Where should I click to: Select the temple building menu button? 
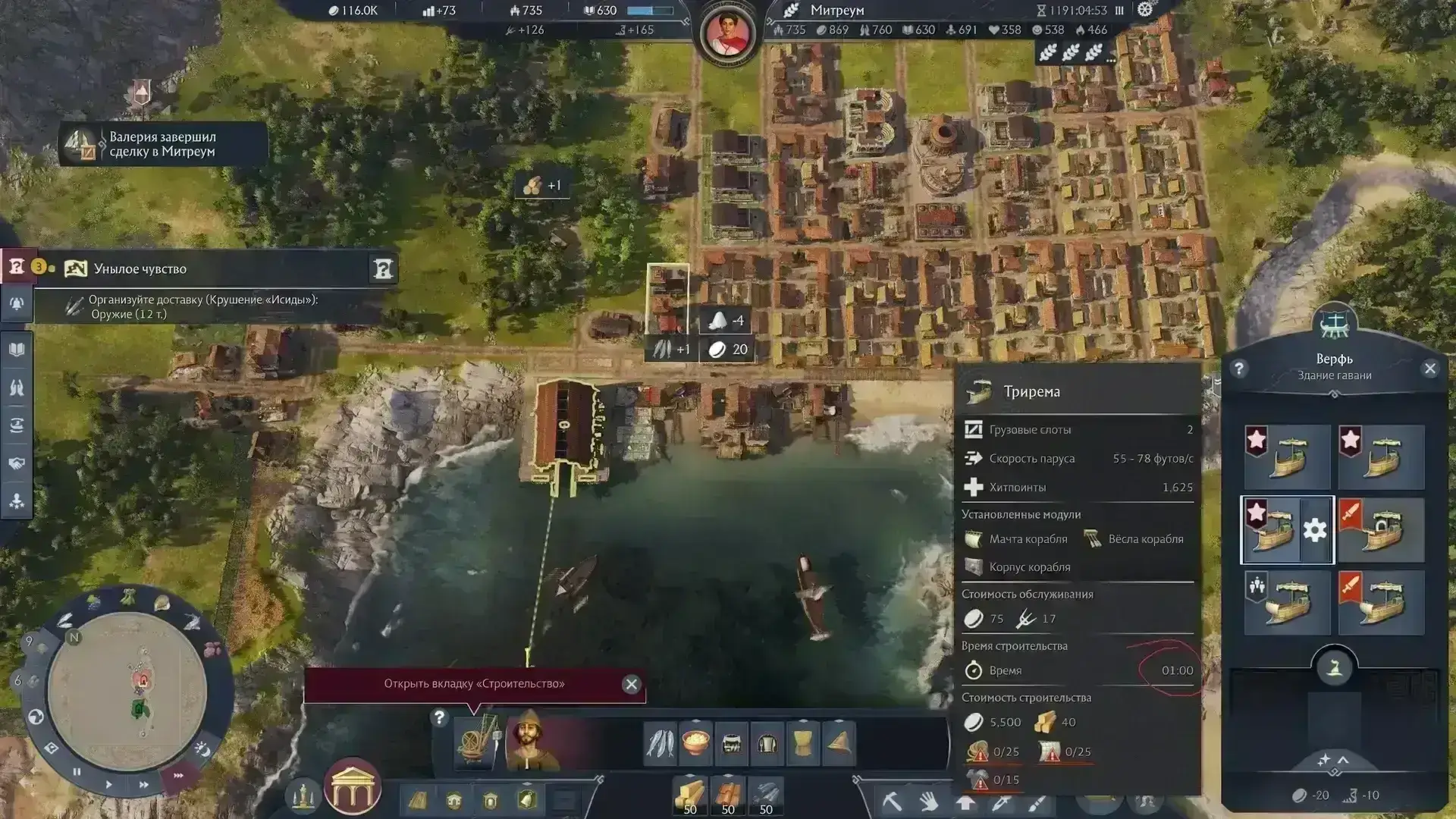353,787
